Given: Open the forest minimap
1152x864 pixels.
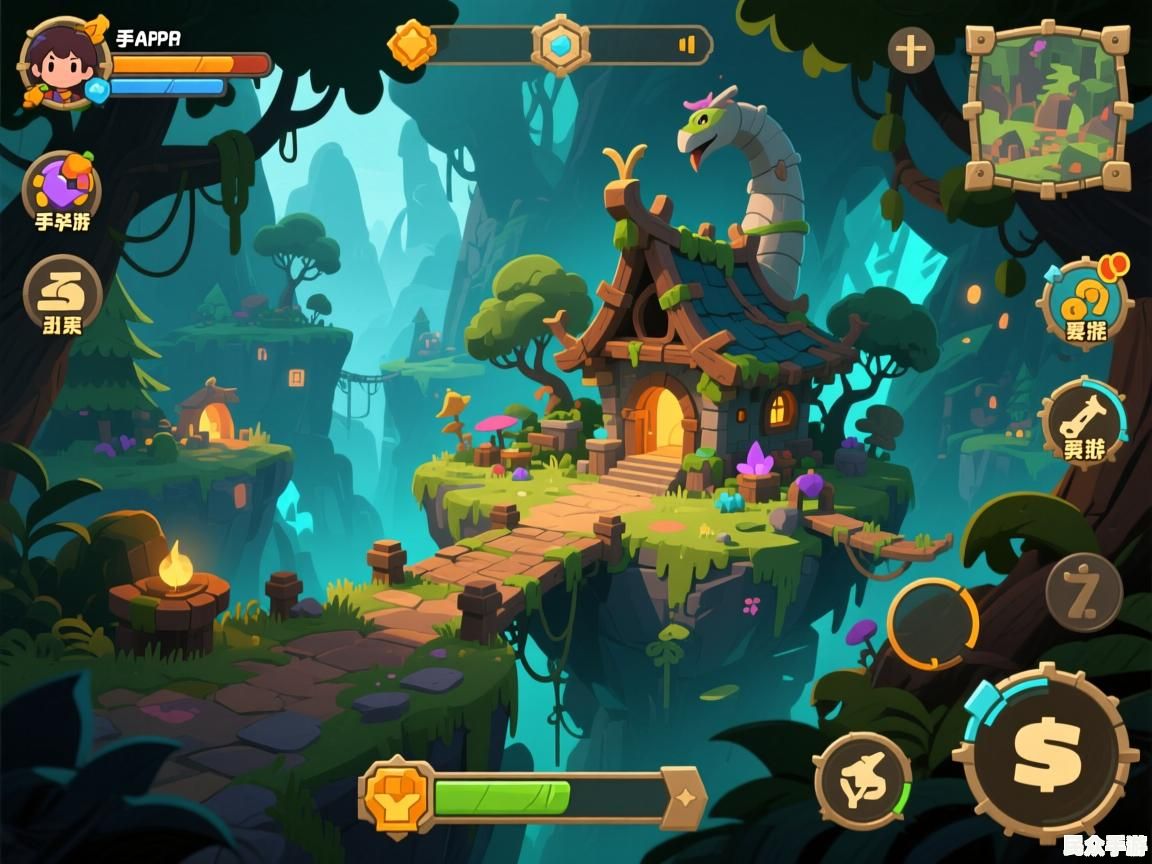Looking at the screenshot, I should point(1045,108).
